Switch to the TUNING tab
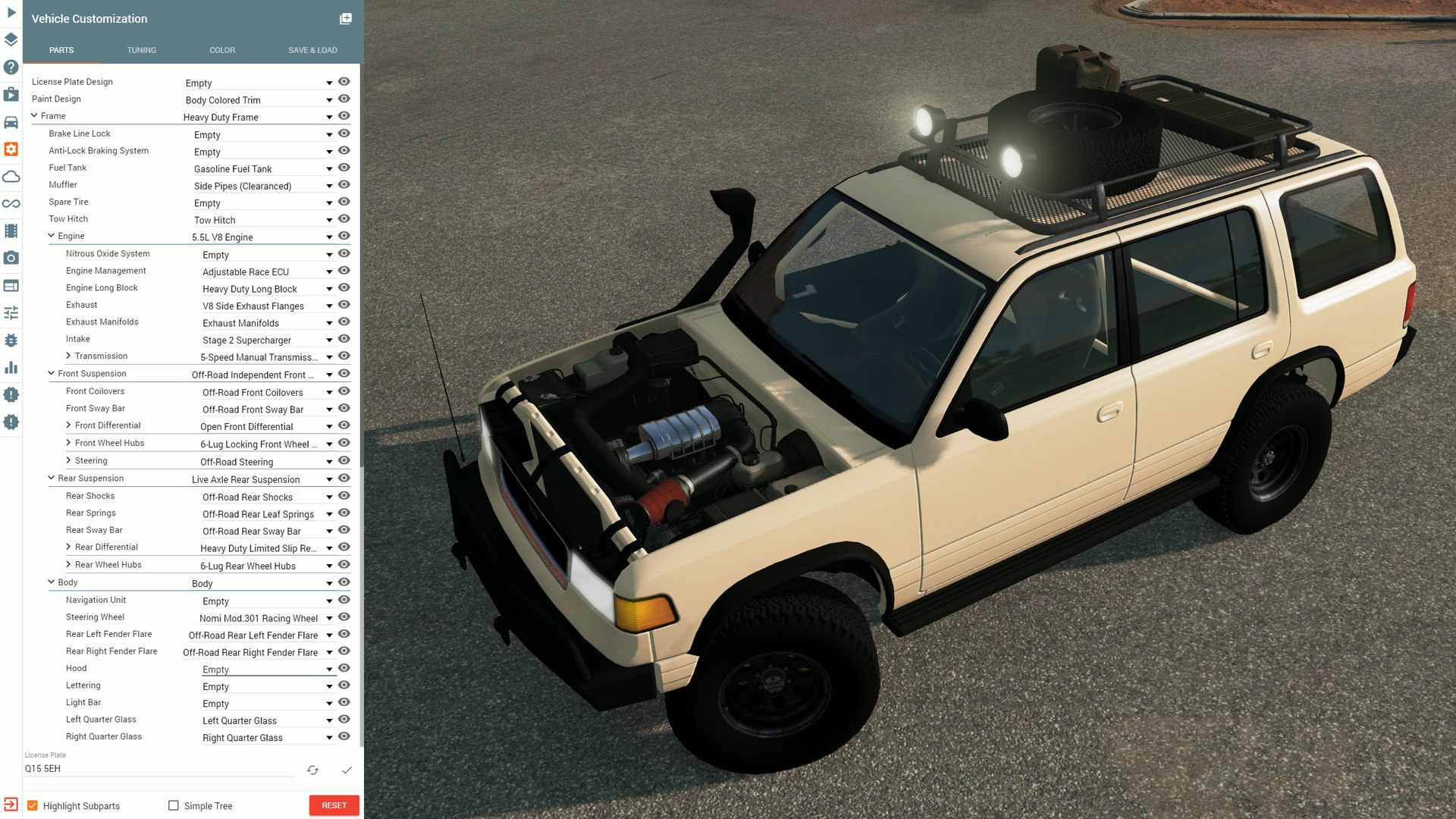 pyautogui.click(x=141, y=50)
